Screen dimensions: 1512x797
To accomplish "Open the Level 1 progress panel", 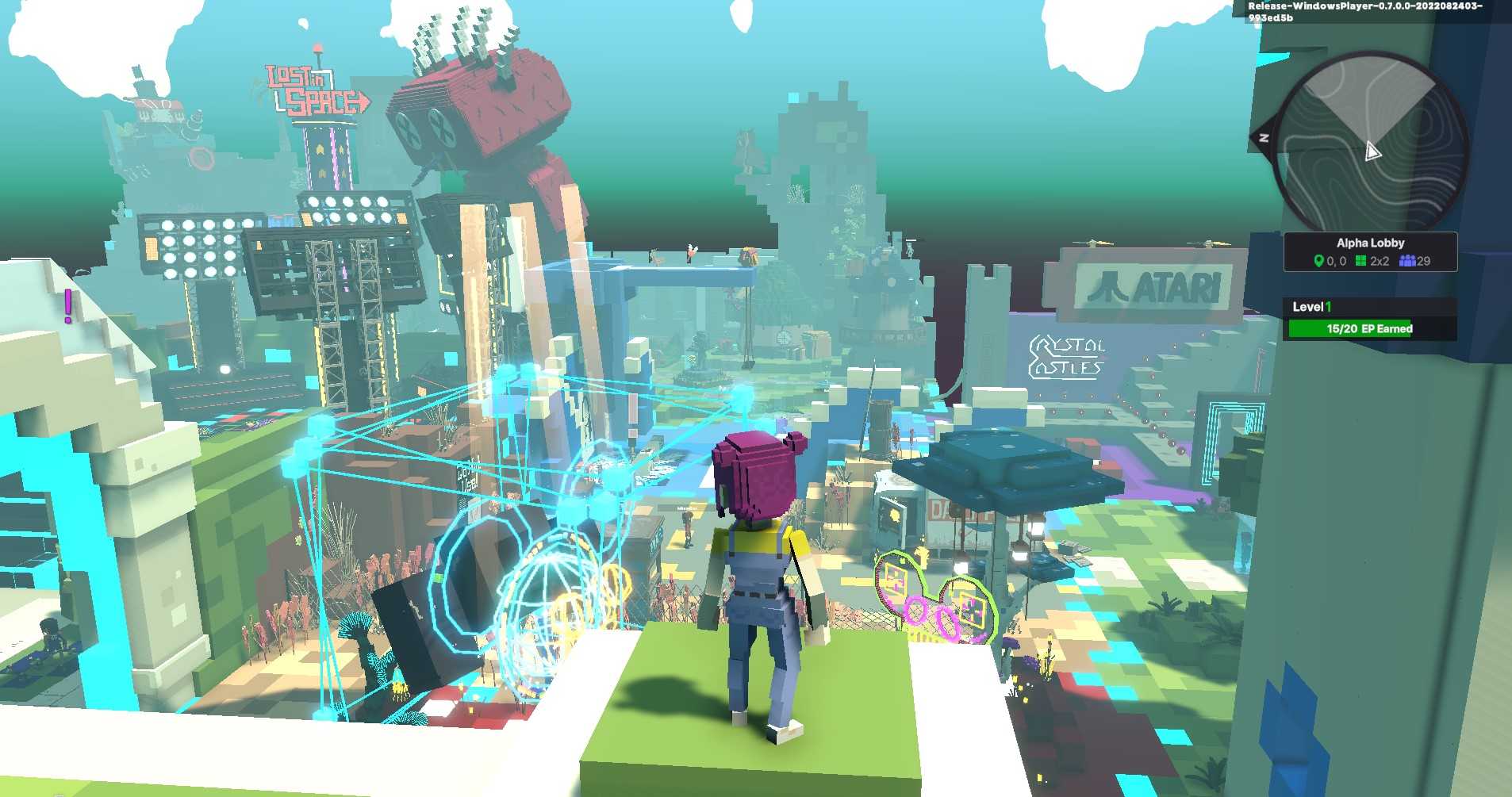I will coord(1369,319).
